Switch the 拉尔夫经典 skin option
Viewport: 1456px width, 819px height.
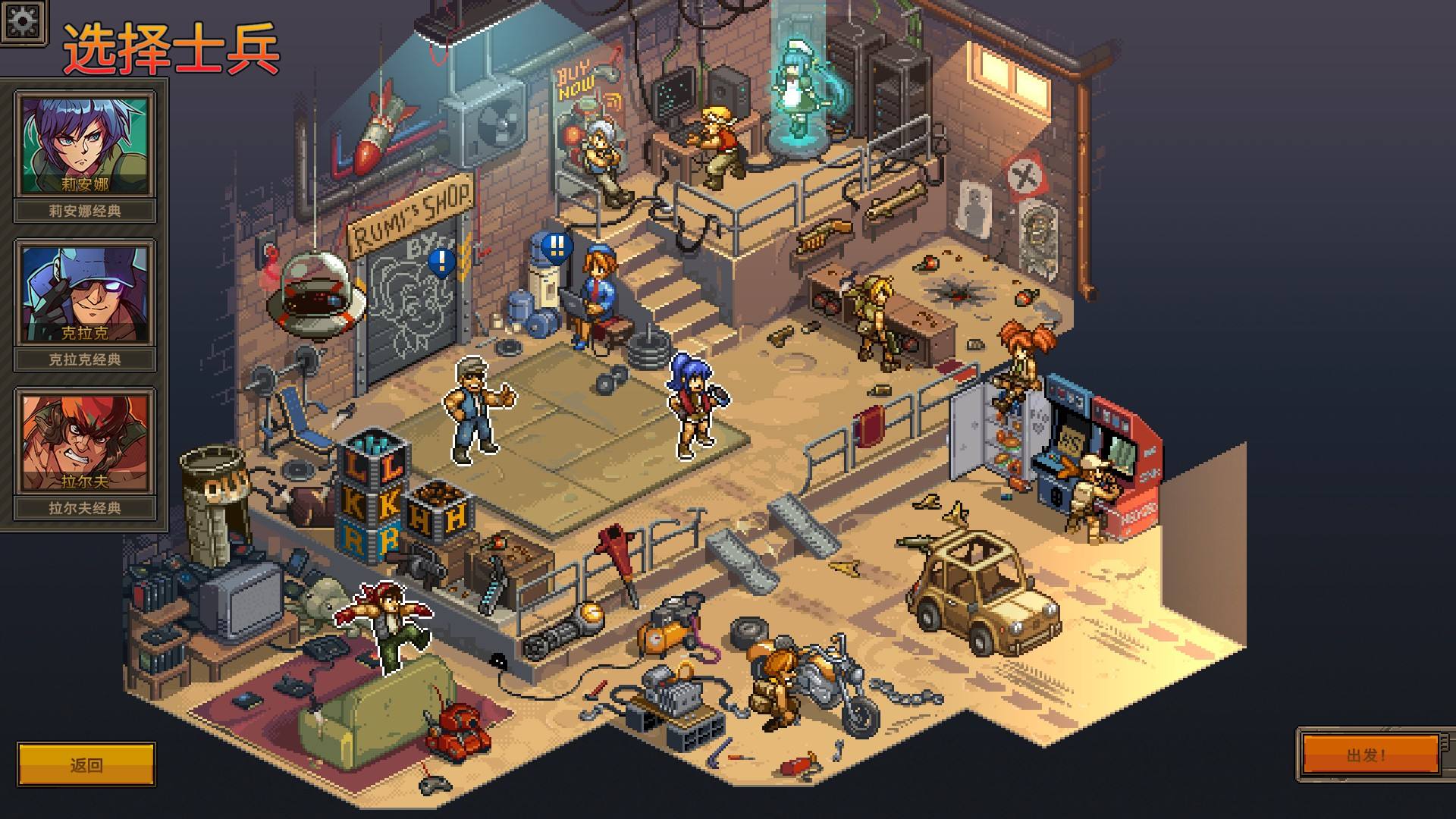[85, 509]
